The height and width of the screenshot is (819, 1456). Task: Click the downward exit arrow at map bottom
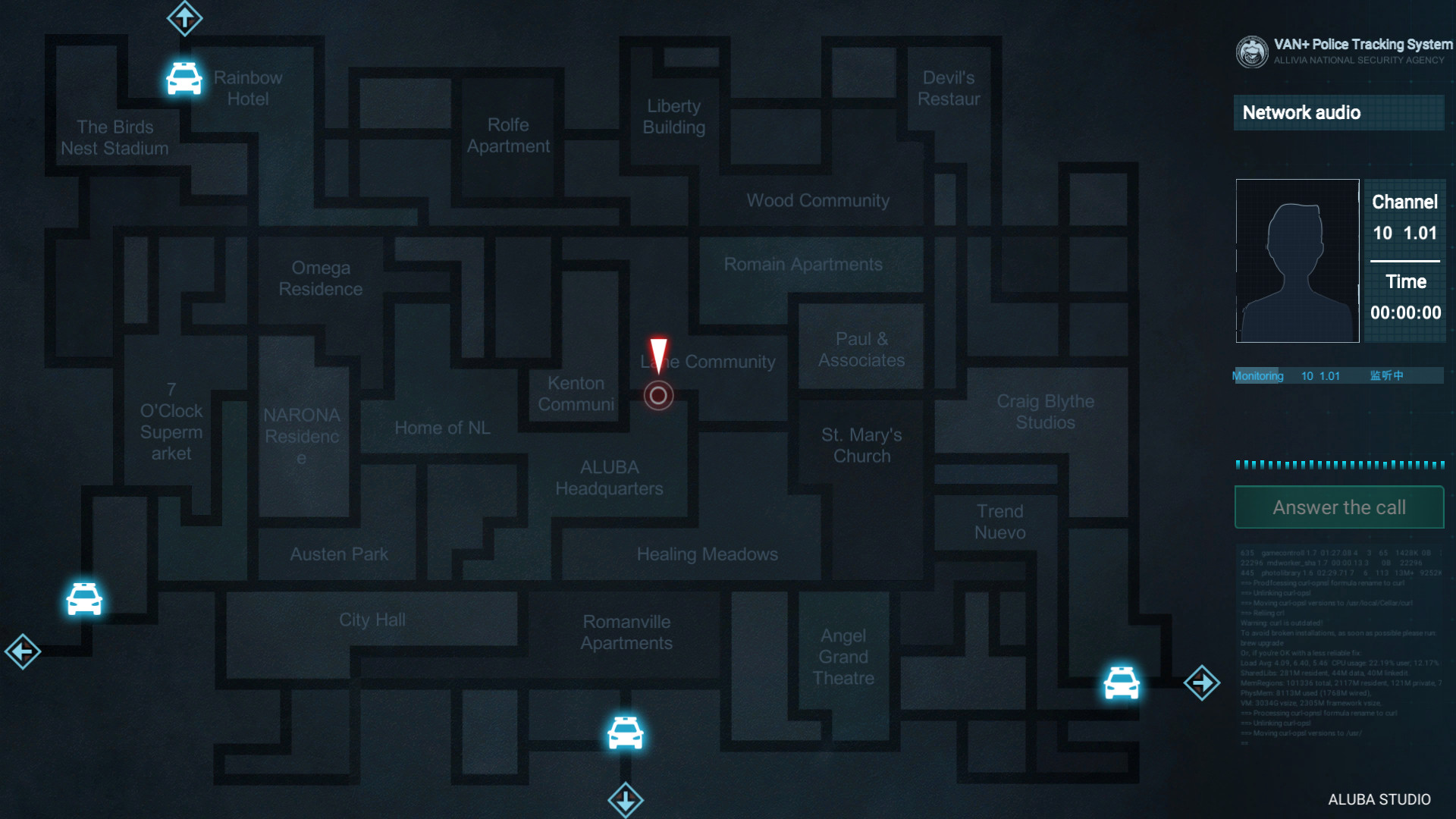coord(625,800)
